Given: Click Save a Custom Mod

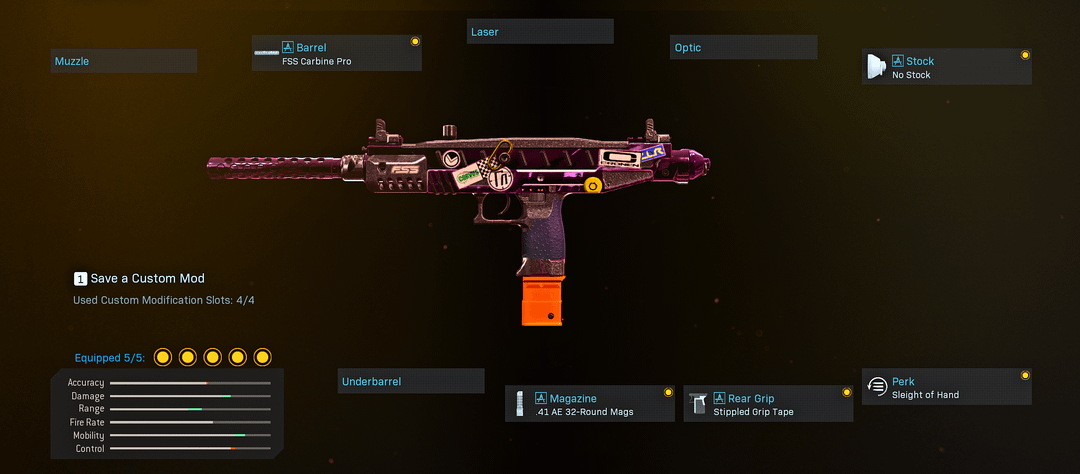Looking at the screenshot, I should (140, 278).
